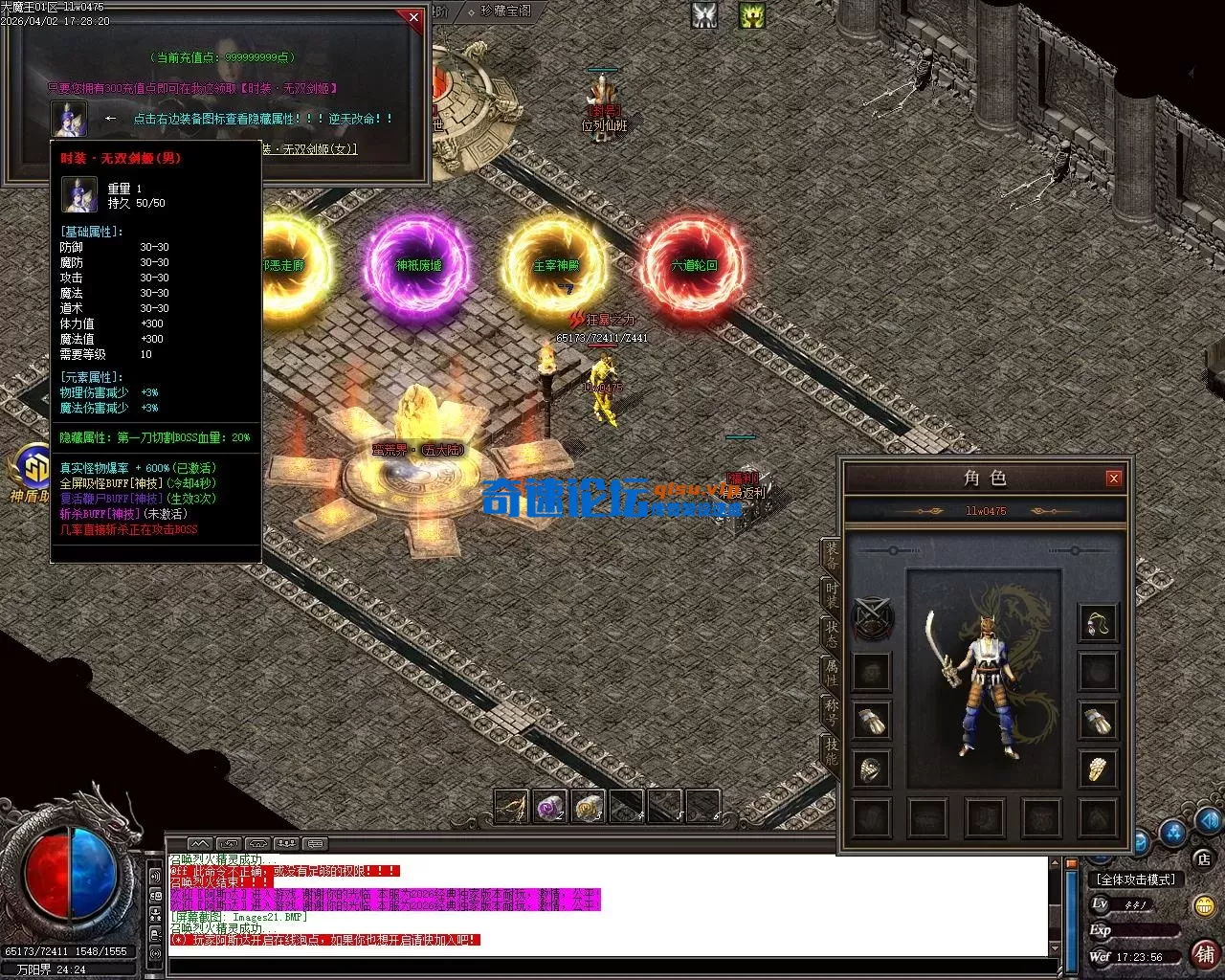The image size is (1225, 980).
Task: Open the yellow smiley emote button
Action: pos(1204,904)
